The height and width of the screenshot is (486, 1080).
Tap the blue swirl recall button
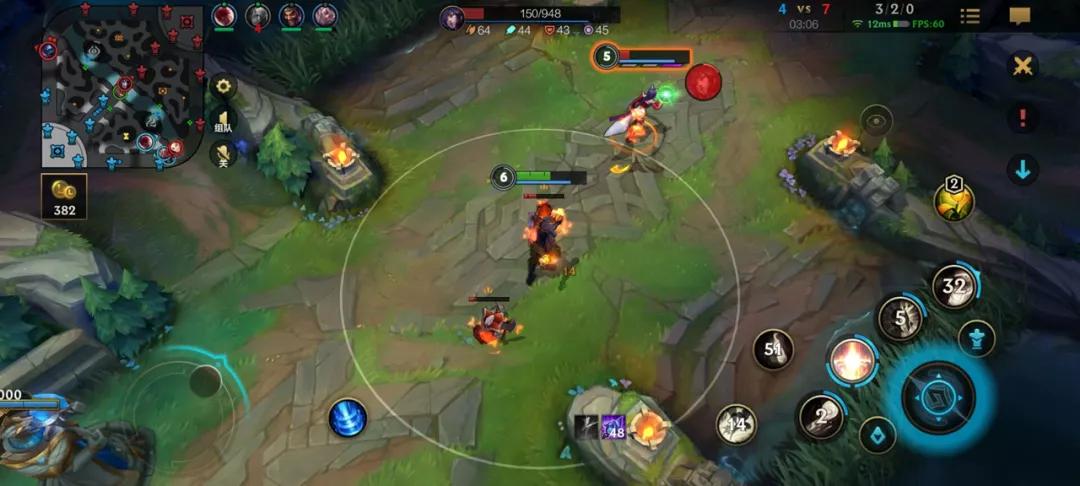347,418
